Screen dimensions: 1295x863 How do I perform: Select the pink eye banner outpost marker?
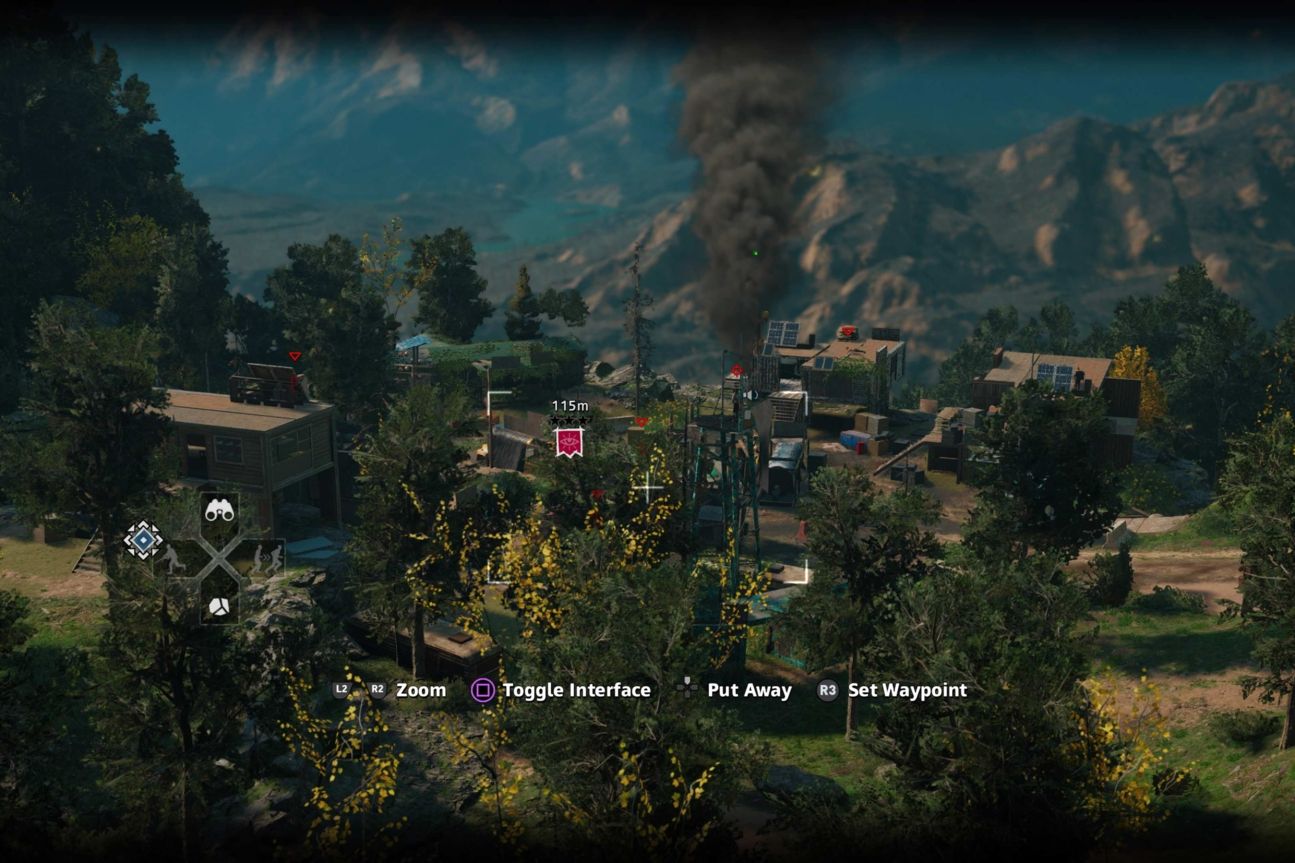click(569, 441)
